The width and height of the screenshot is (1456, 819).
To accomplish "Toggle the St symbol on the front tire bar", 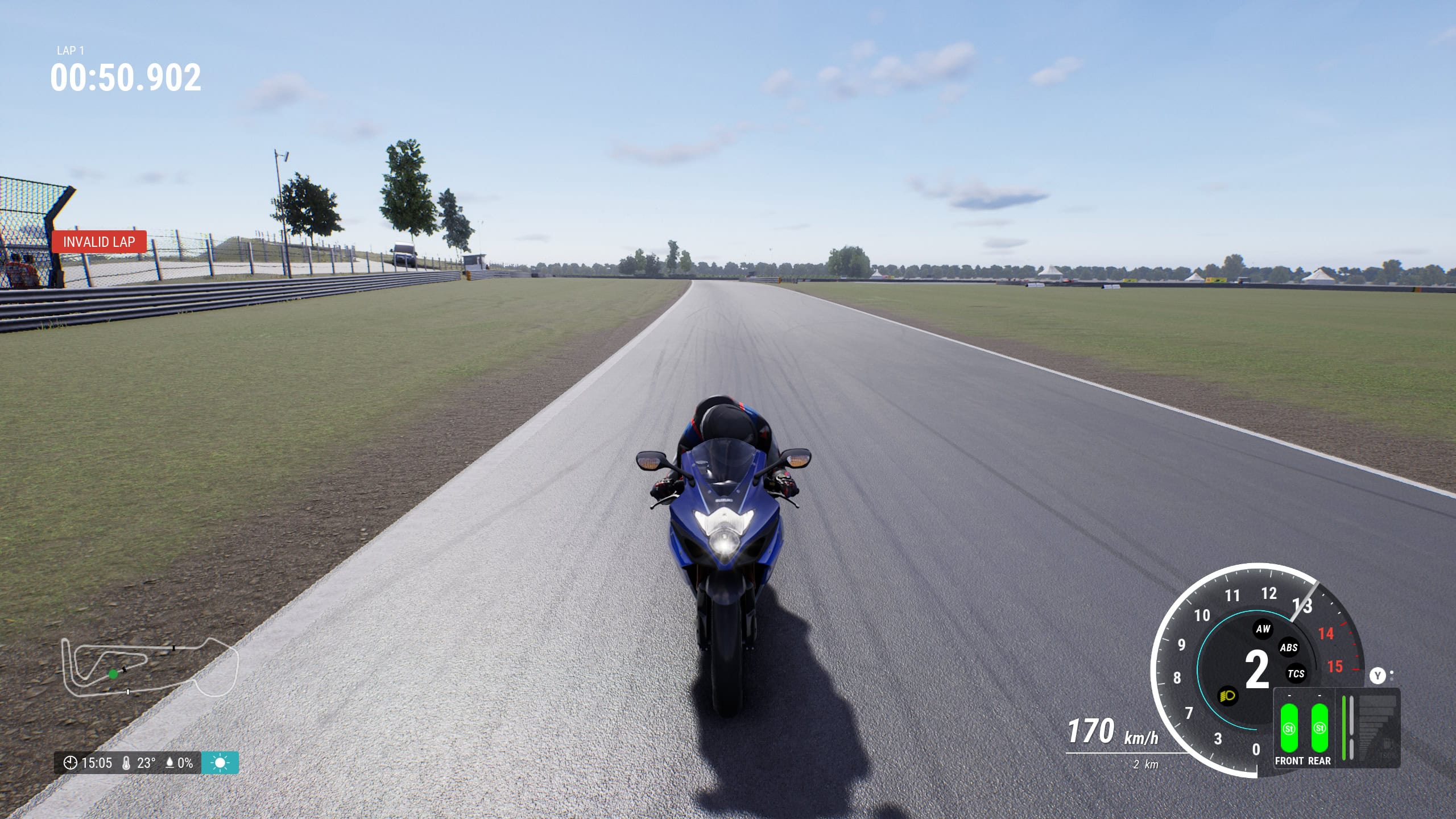I will point(1289,729).
